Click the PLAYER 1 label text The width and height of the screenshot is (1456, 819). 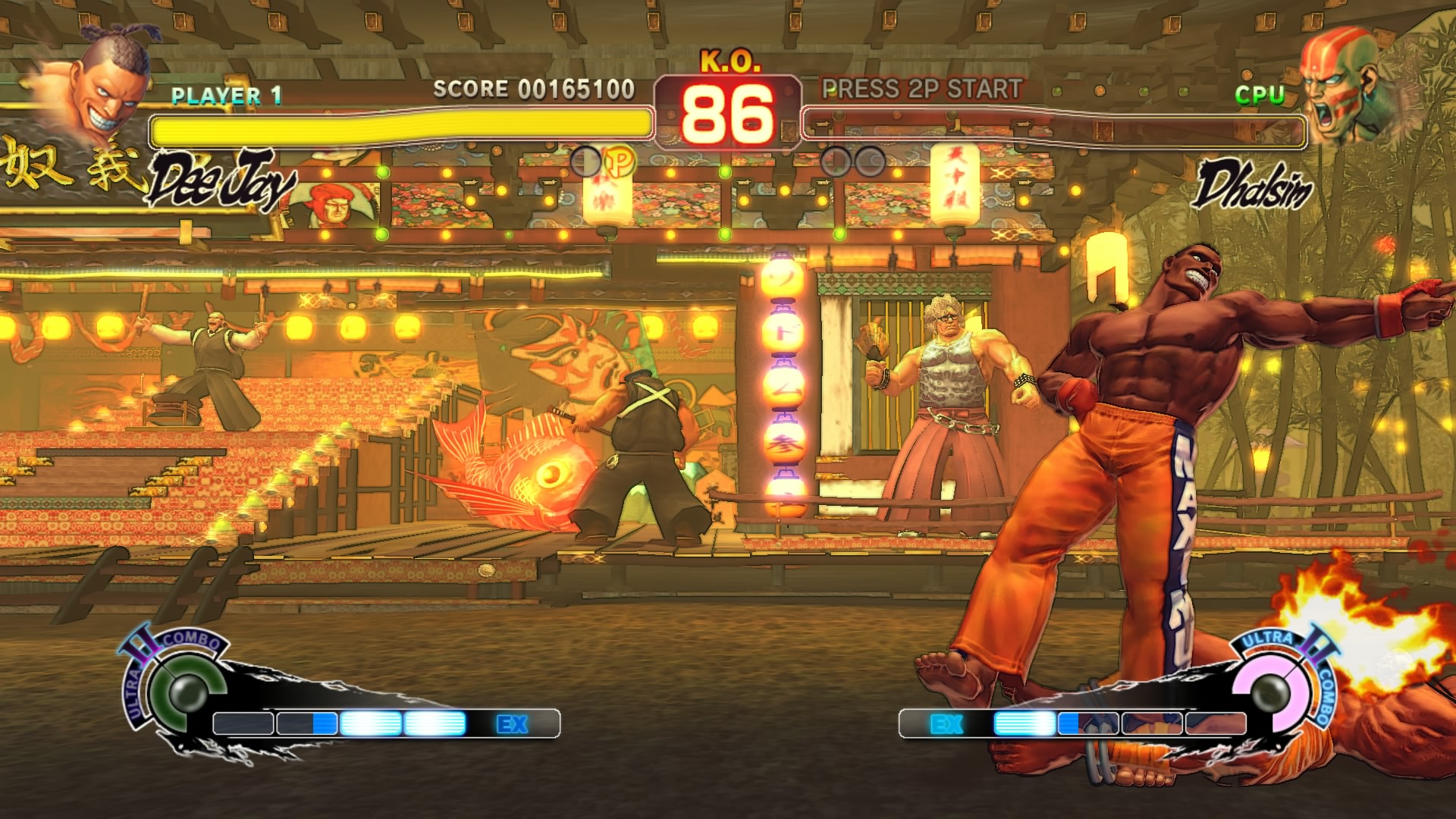pyautogui.click(x=225, y=96)
